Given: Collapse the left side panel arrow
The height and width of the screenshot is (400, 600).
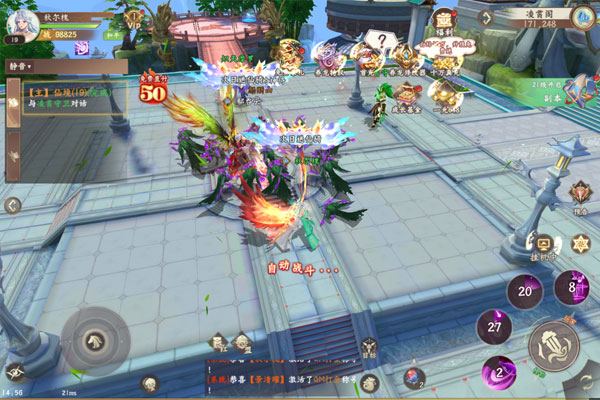Looking at the screenshot, I should click(12, 205).
